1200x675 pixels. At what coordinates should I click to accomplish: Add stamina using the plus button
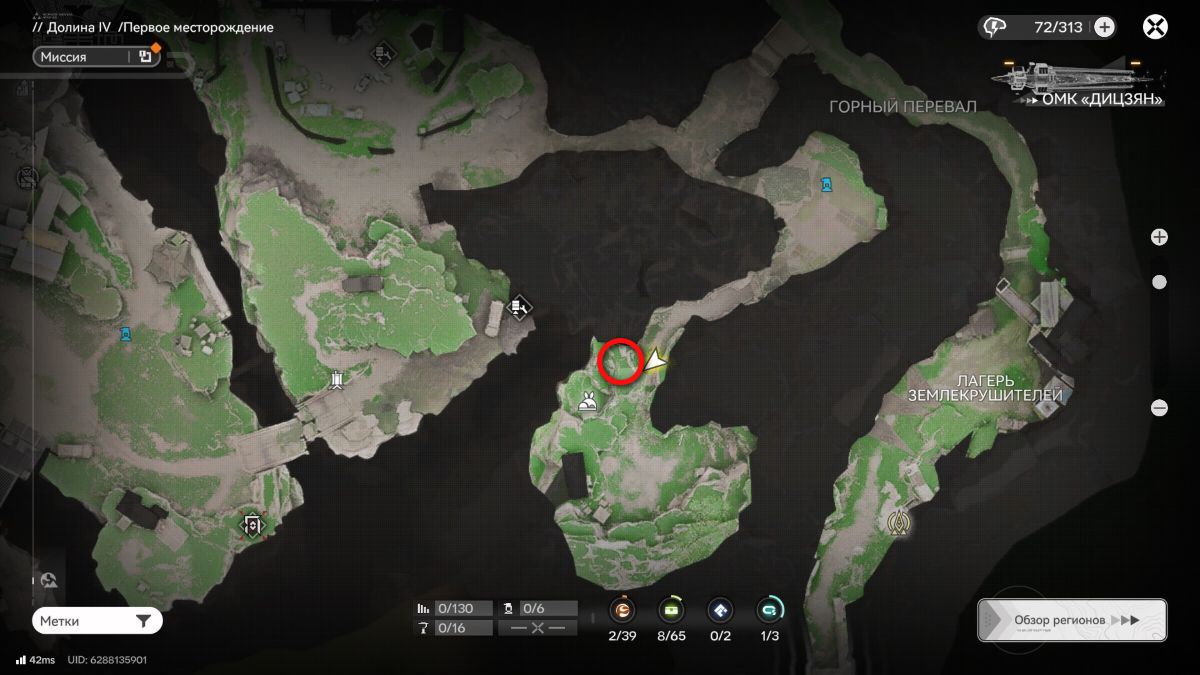[x=1104, y=27]
